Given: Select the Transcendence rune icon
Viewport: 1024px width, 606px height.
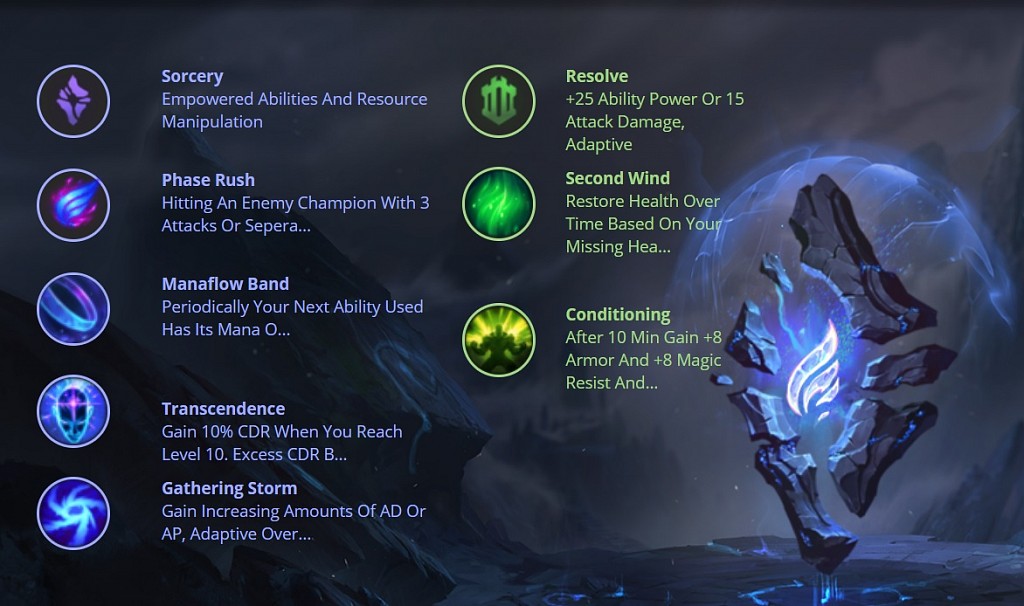Looking at the screenshot, I should pos(73,411).
